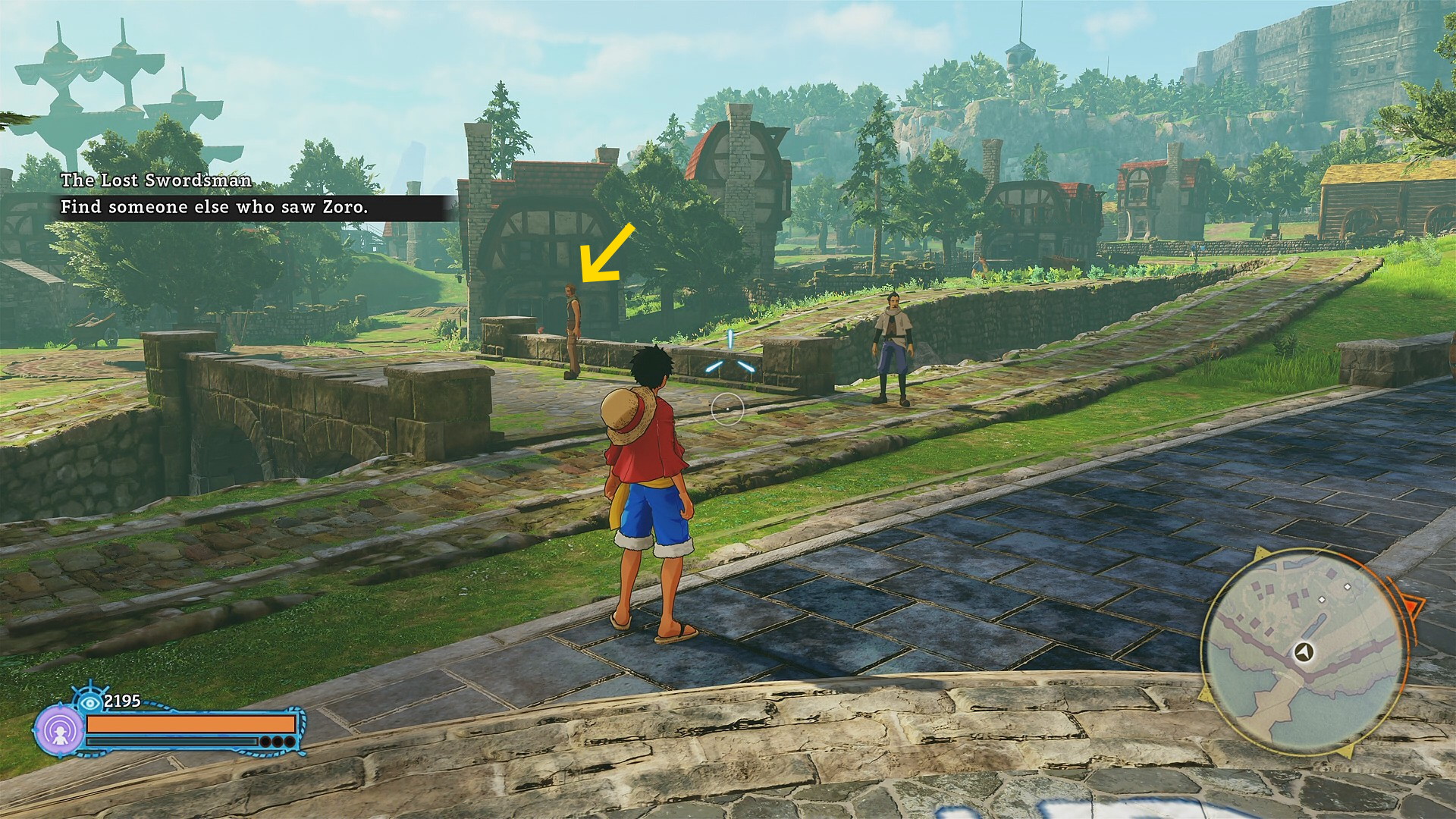Click the purple character portrait icon
The height and width of the screenshot is (819, 1456).
tap(59, 730)
